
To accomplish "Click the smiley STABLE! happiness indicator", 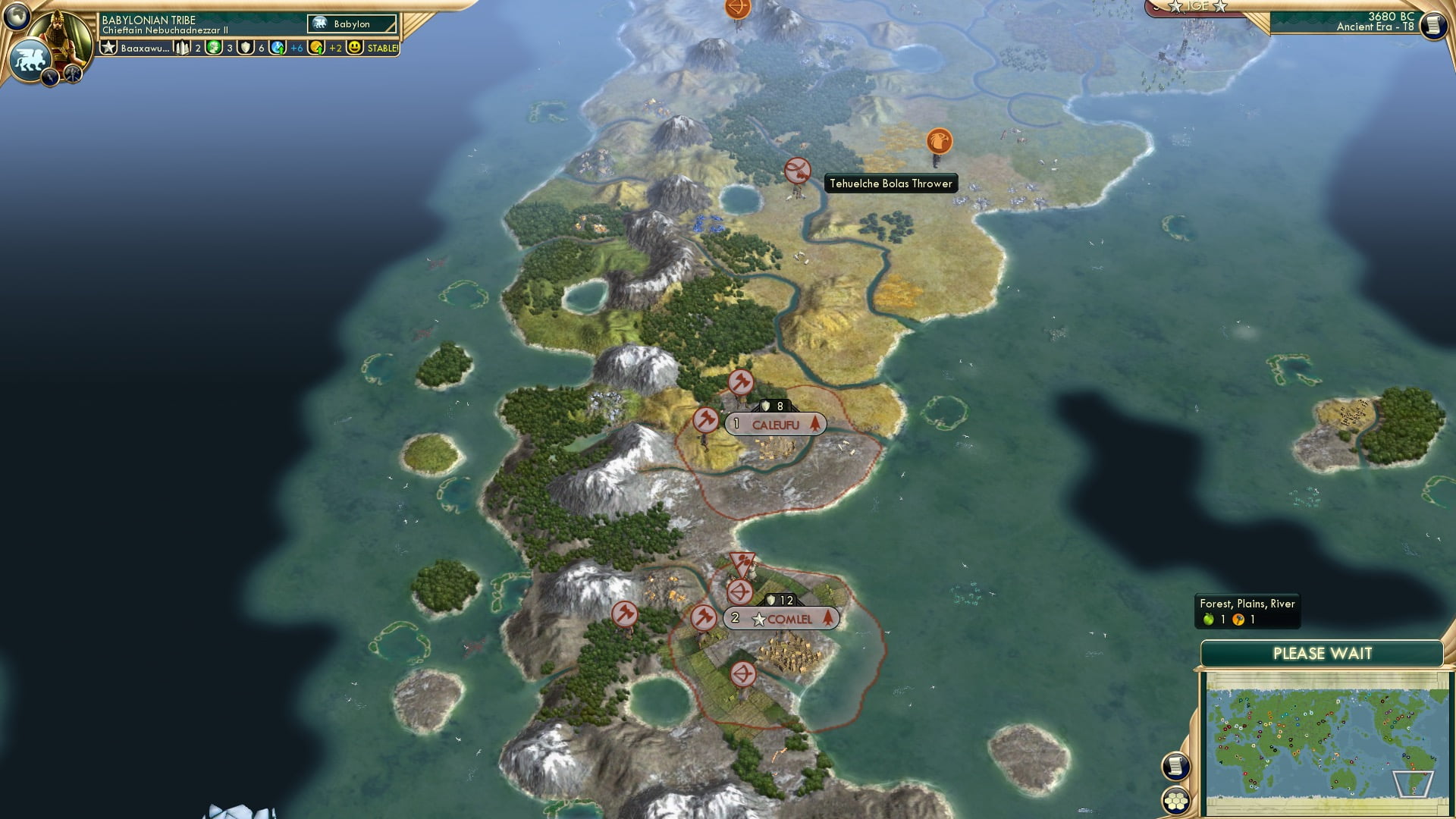I will coord(356,48).
